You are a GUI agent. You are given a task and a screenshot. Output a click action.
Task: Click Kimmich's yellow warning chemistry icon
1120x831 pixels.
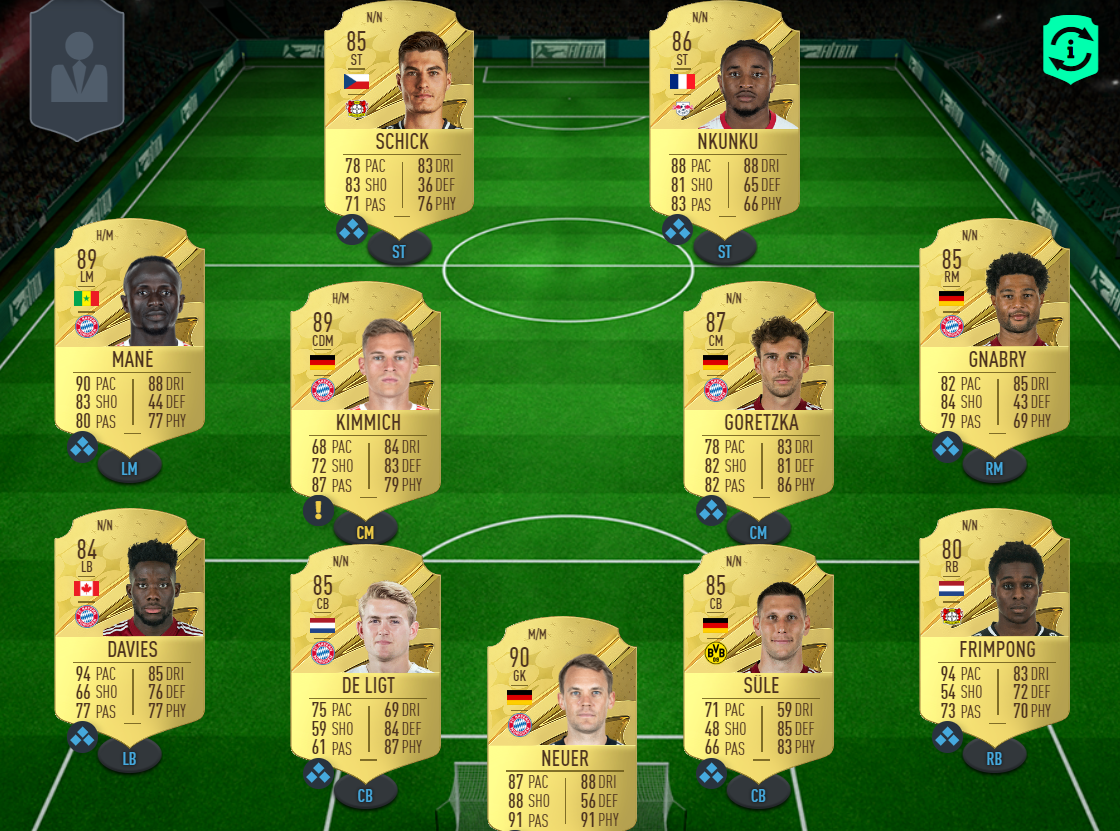tap(318, 510)
